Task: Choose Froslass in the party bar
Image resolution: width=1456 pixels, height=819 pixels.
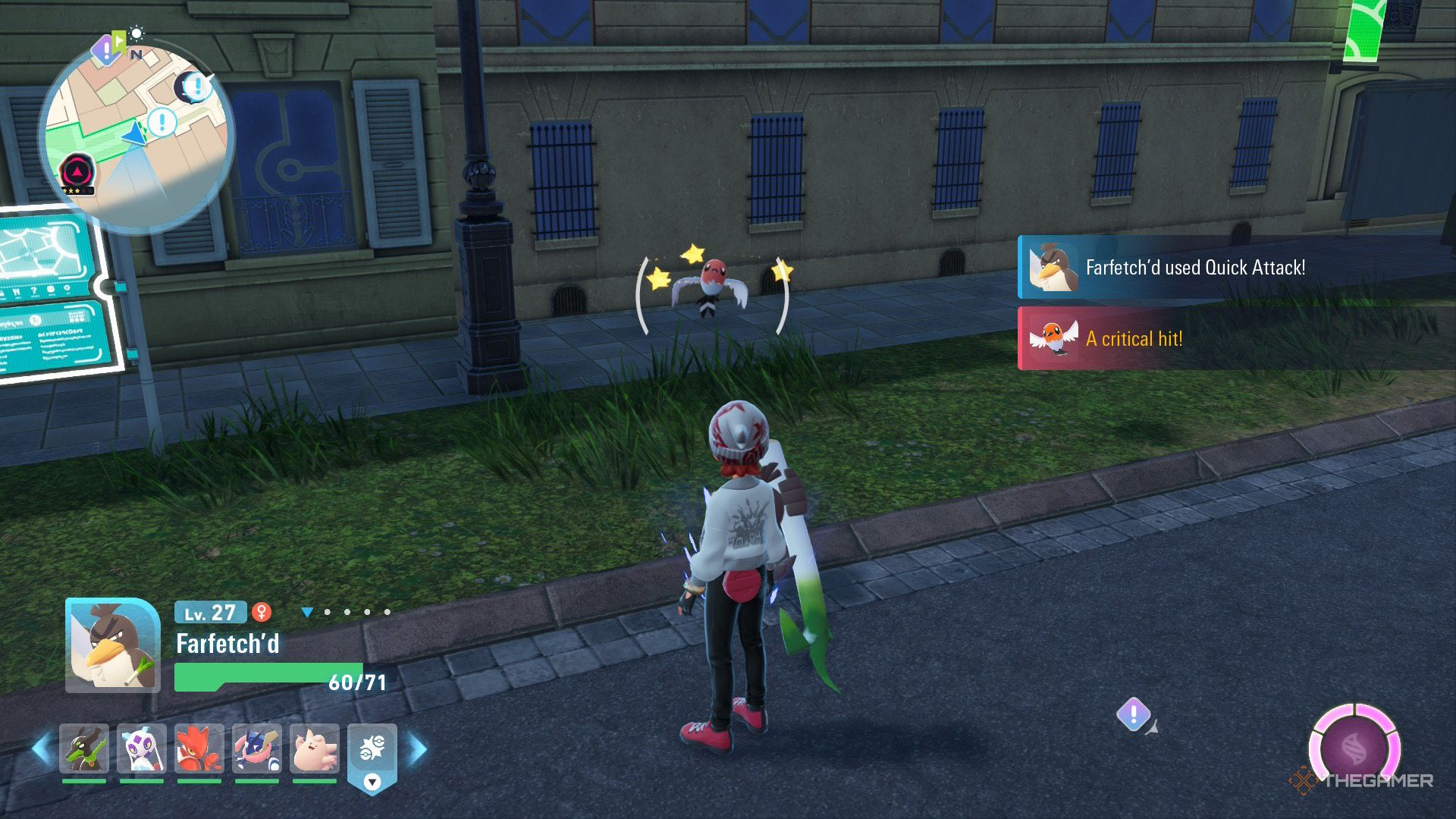Action: click(142, 748)
